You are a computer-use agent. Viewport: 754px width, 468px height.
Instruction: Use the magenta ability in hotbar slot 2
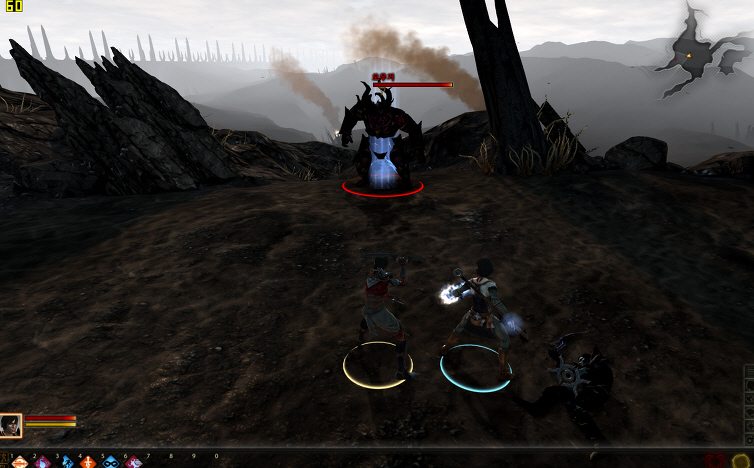point(42,462)
